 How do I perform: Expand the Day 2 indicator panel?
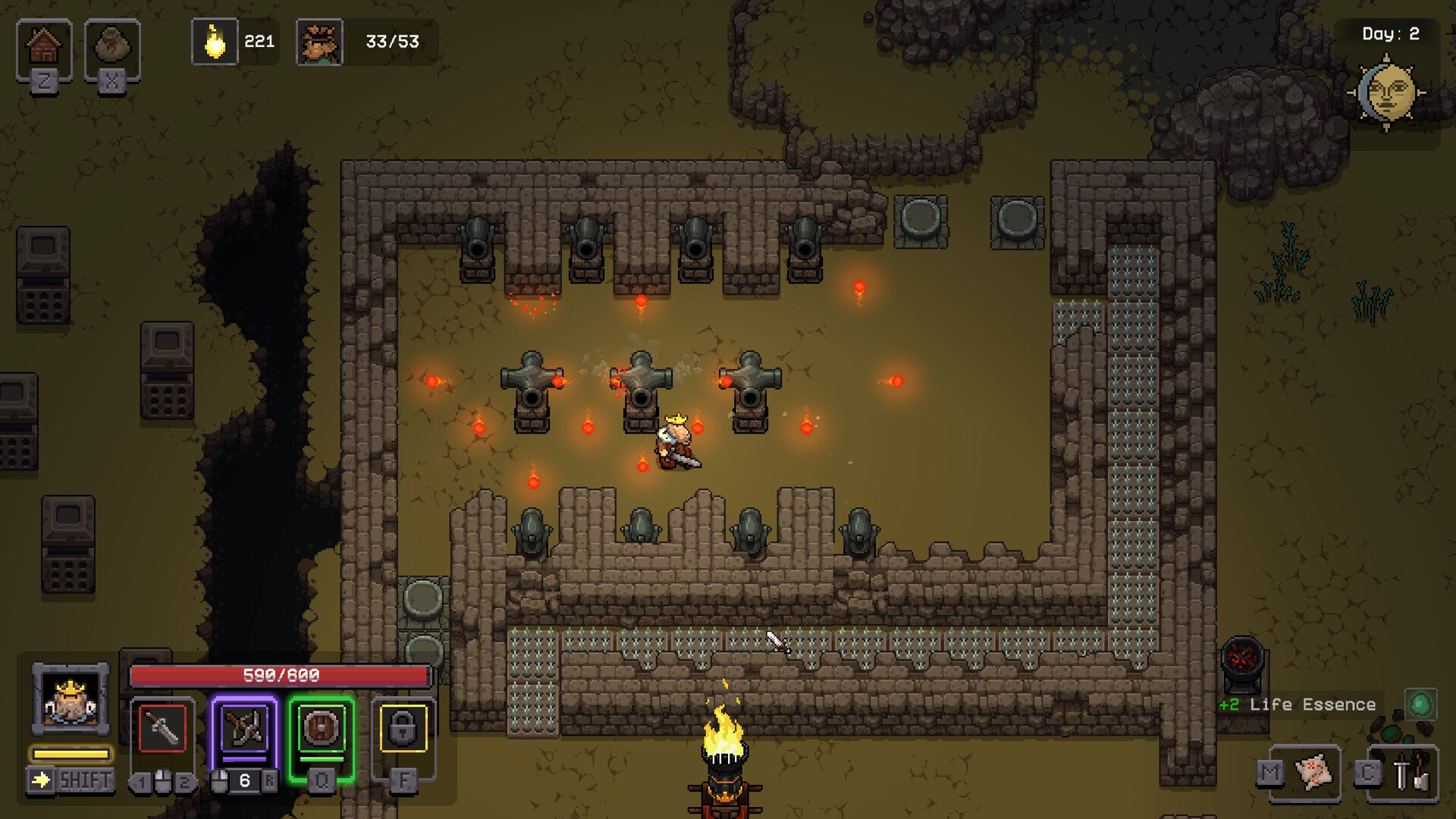tap(1392, 33)
